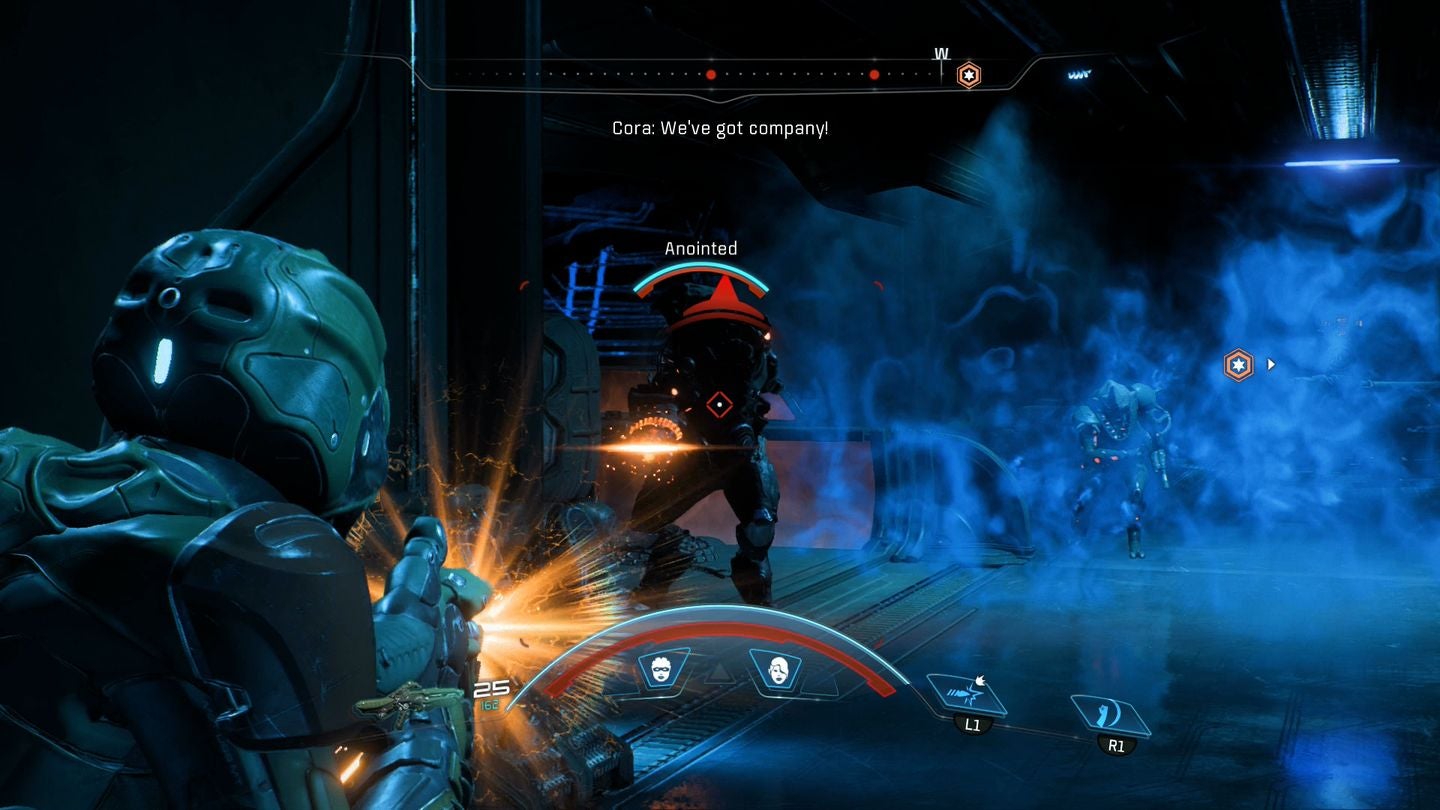Image resolution: width=1440 pixels, height=810 pixels.
Task: Activate the biotic ability icon above R1
Action: [1107, 714]
